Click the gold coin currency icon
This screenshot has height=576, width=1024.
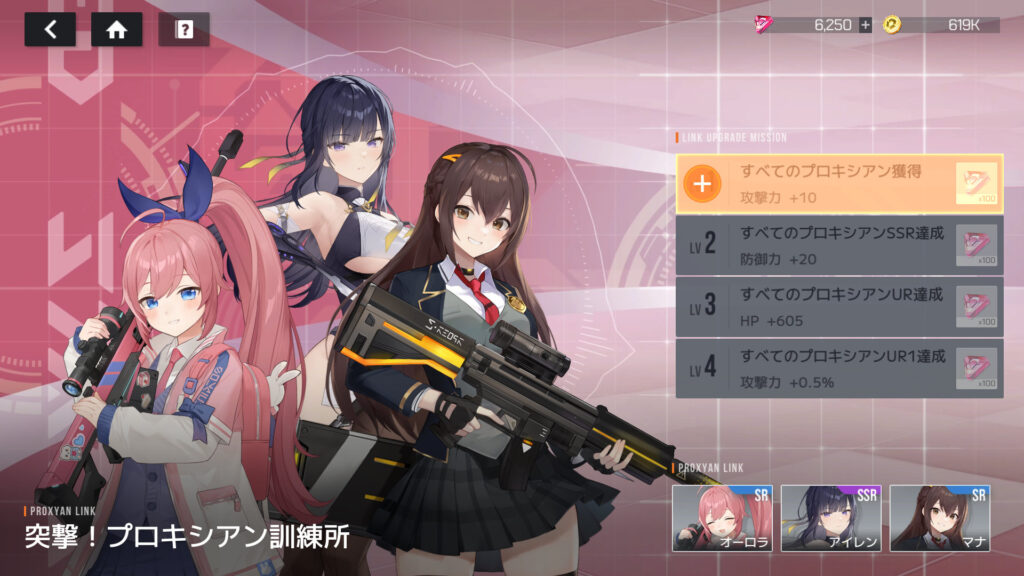[891, 25]
